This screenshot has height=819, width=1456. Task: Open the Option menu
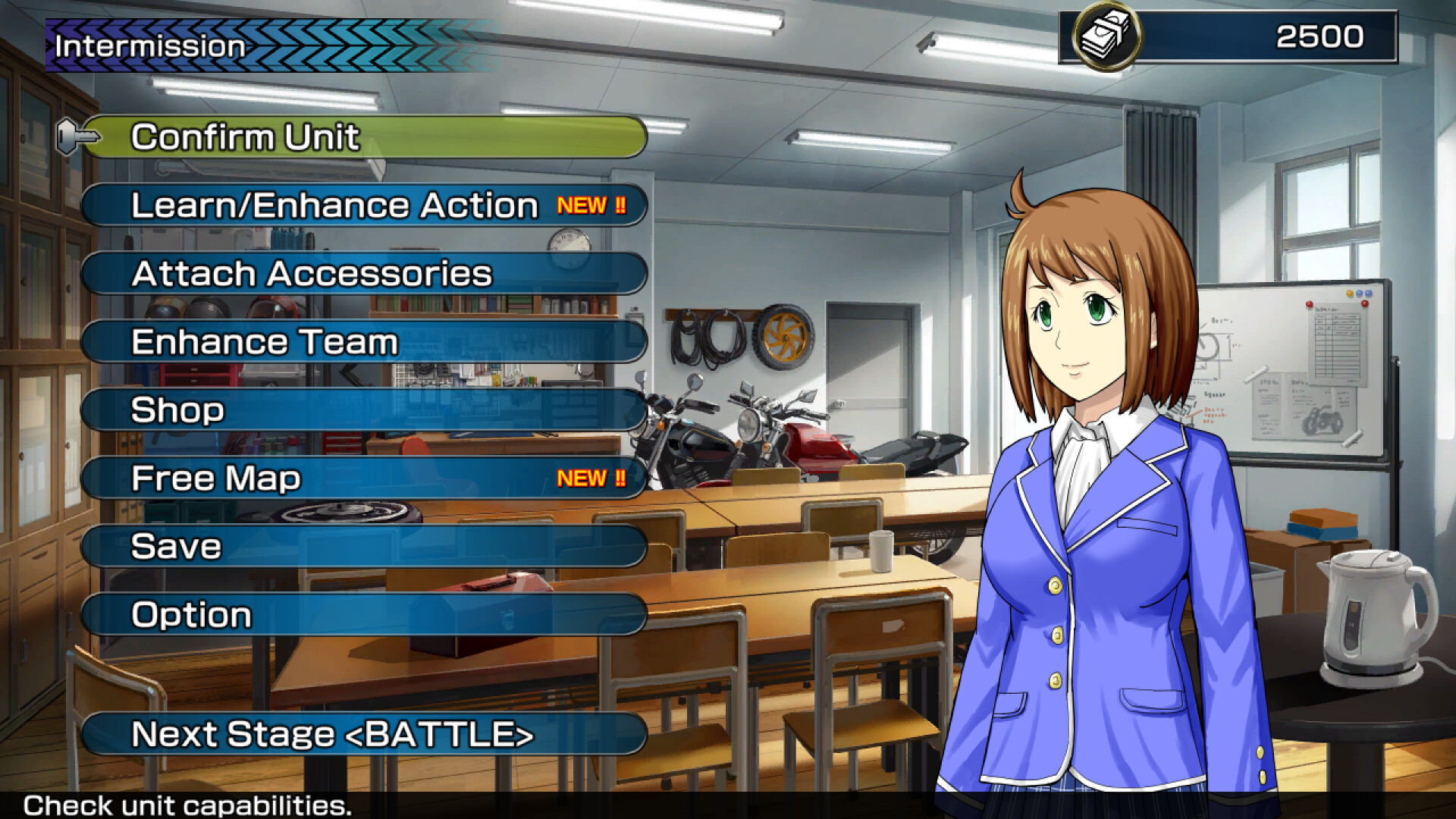click(x=364, y=615)
